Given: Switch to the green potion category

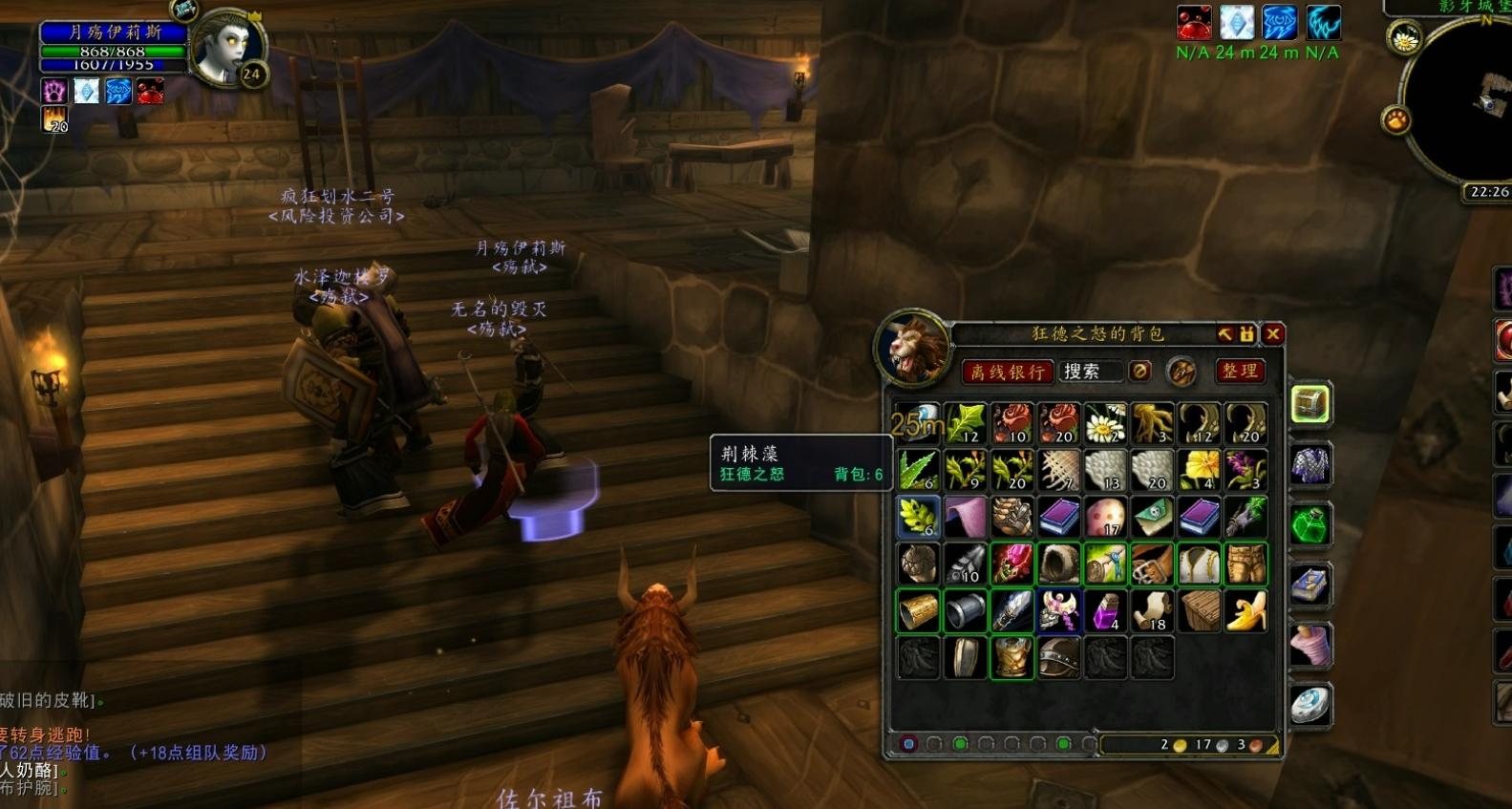Looking at the screenshot, I should [1310, 524].
